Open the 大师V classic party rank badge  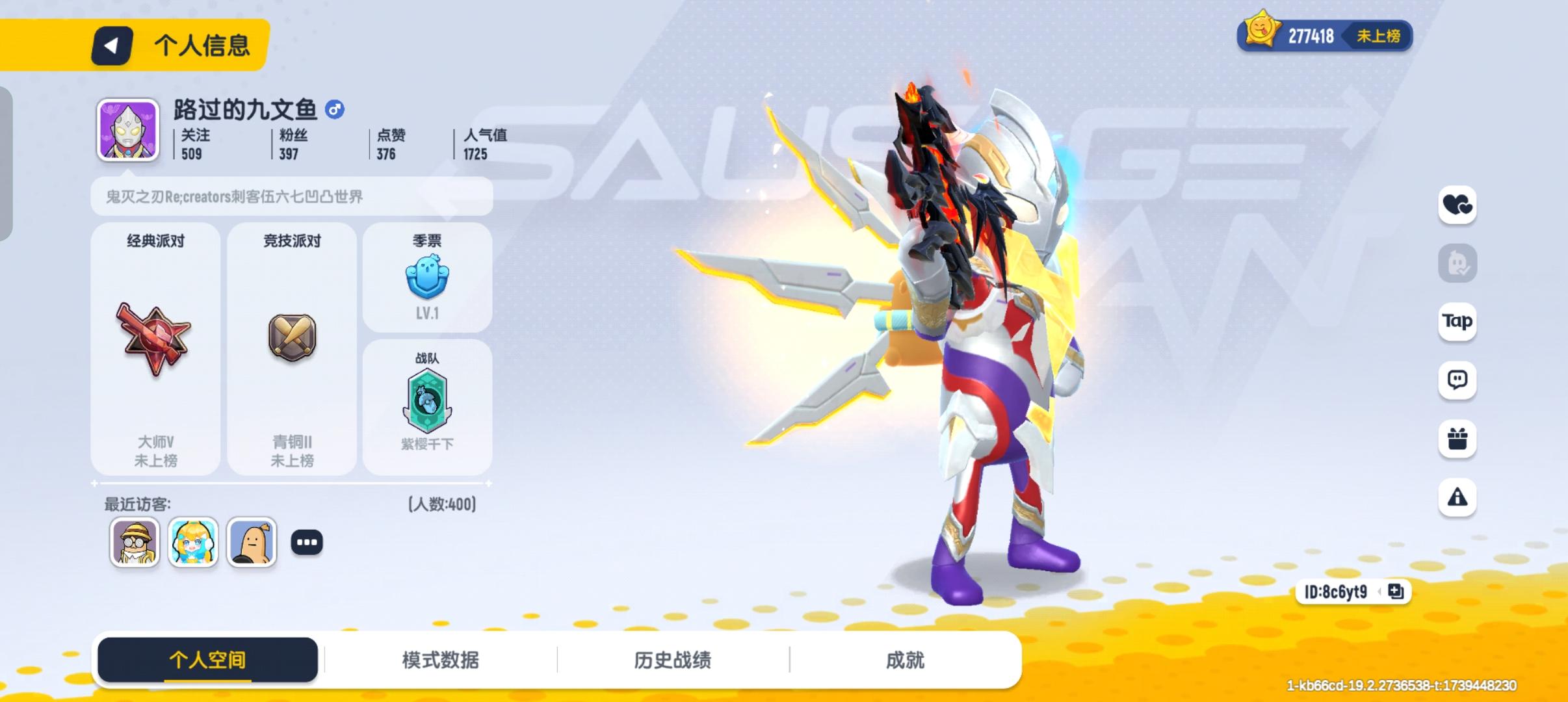155,338
